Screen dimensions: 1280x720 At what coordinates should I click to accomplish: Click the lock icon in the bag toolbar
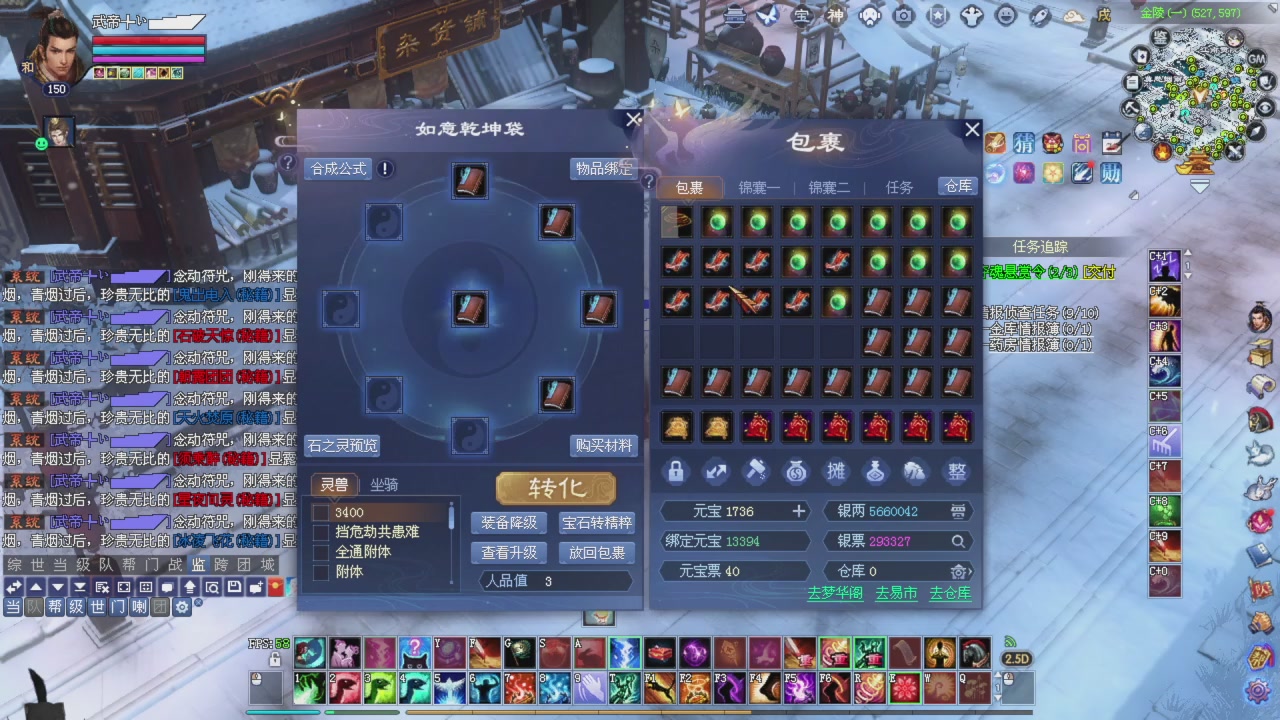point(677,473)
